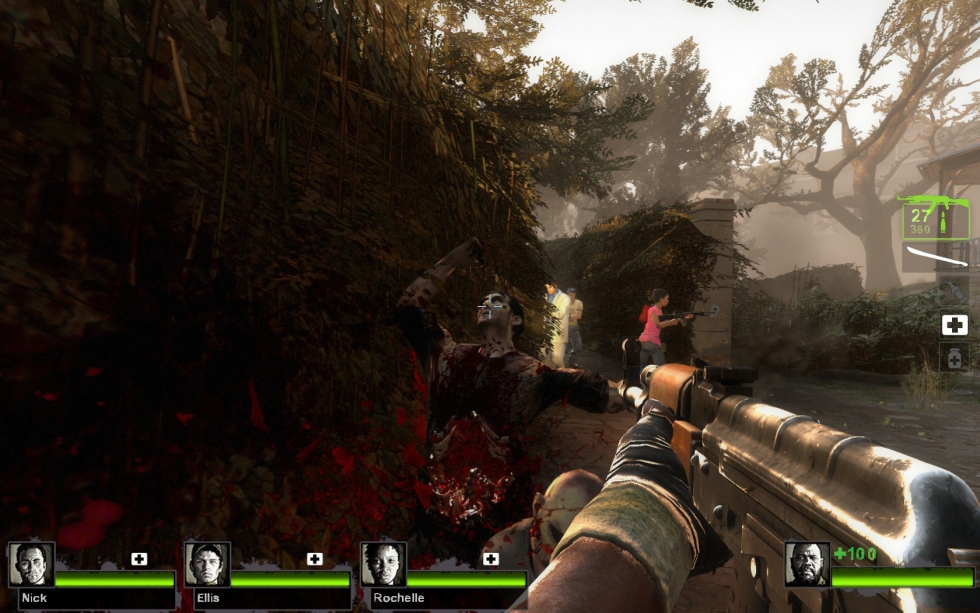Screen dimensions: 980x613
Task: Click your own survivor portrait
Action: coord(807,565)
